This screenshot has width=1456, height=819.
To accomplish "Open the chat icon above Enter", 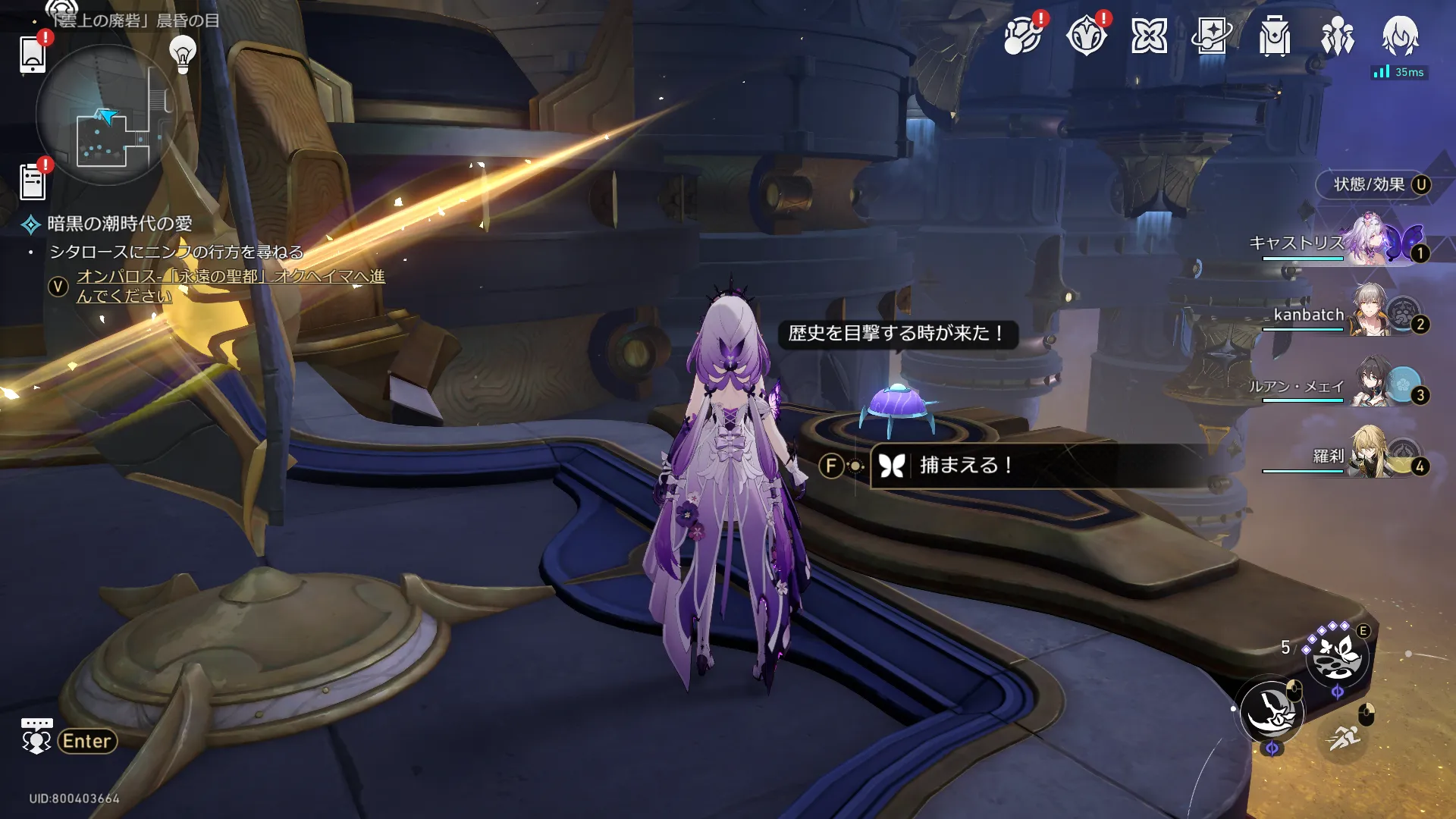I will (x=36, y=736).
